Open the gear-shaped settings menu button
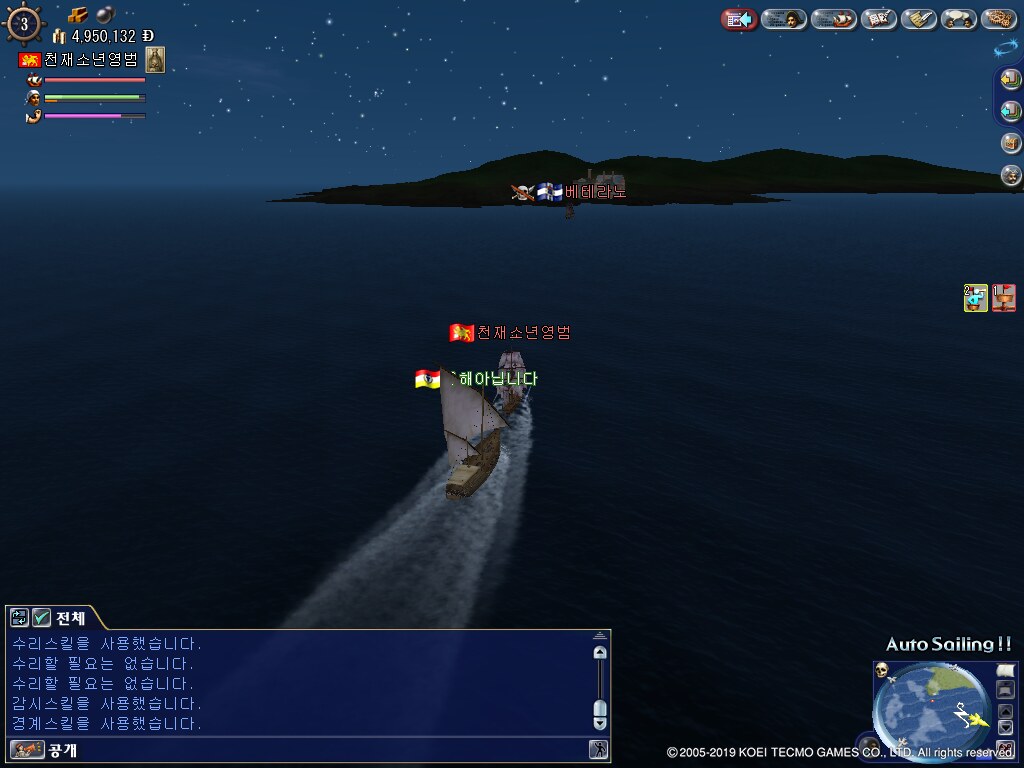The image size is (1024, 768). 999,19
